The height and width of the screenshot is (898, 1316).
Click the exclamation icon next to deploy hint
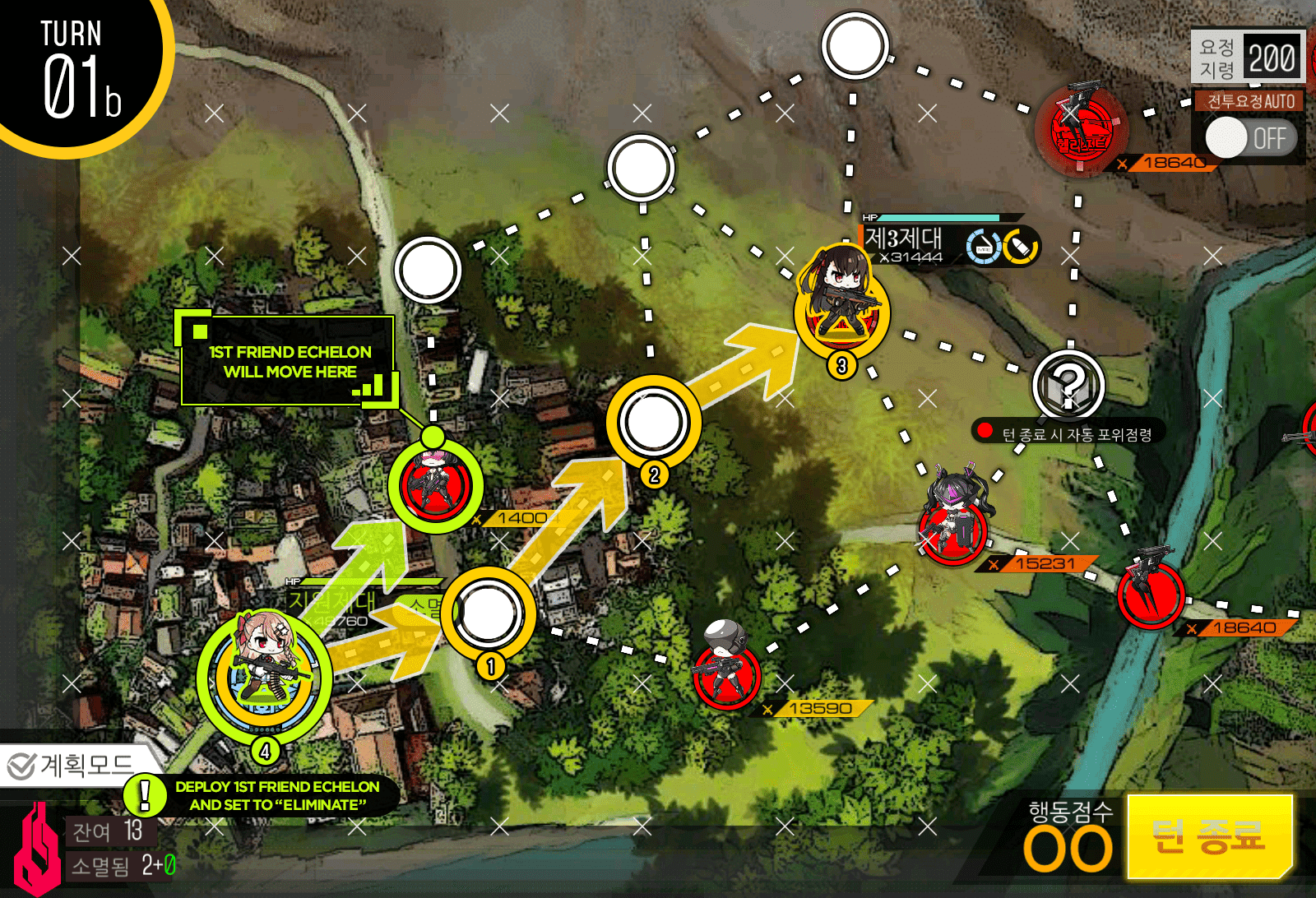146,795
